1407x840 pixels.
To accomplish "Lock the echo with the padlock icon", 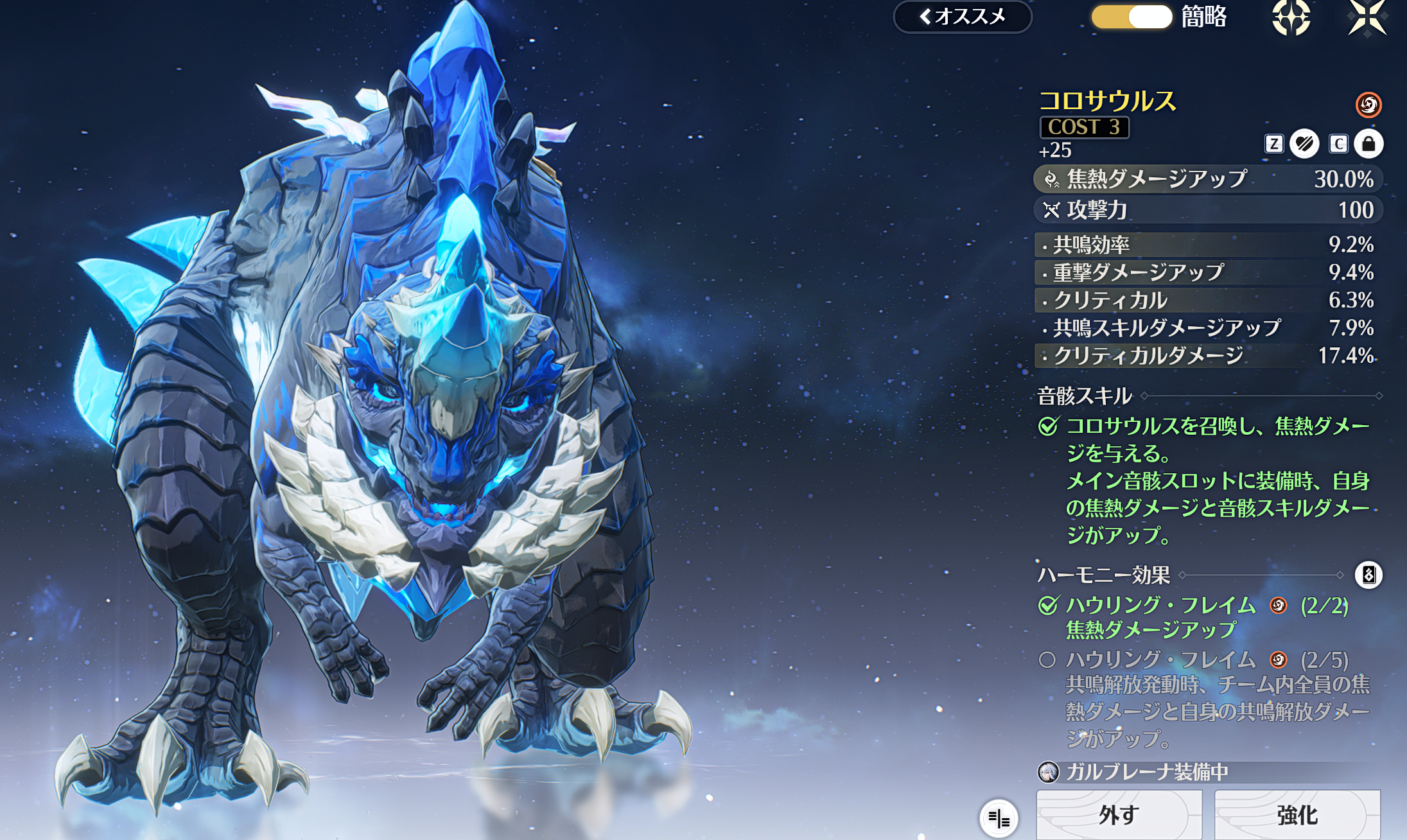I will [1368, 143].
